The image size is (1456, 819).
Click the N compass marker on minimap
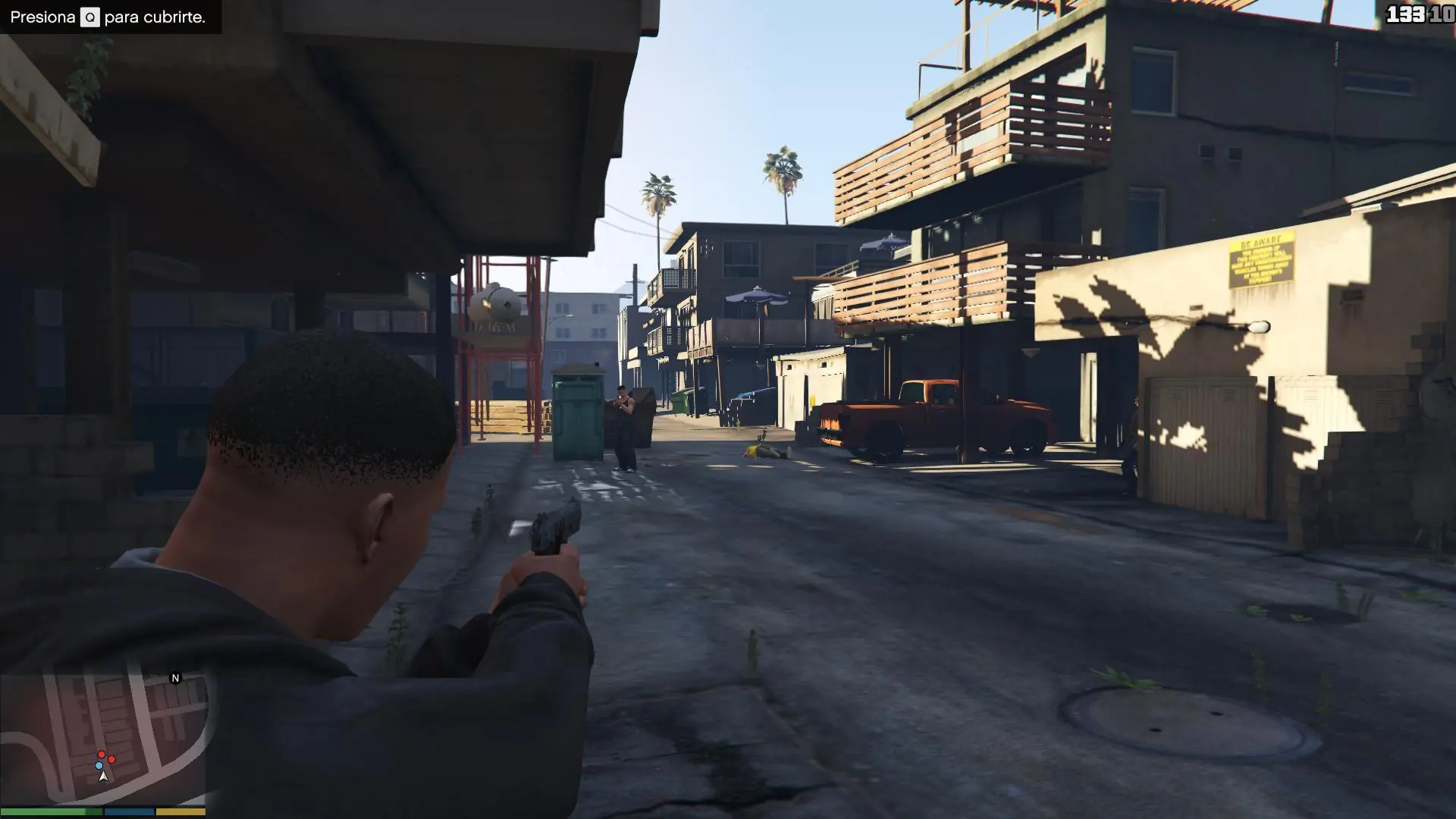click(x=175, y=677)
